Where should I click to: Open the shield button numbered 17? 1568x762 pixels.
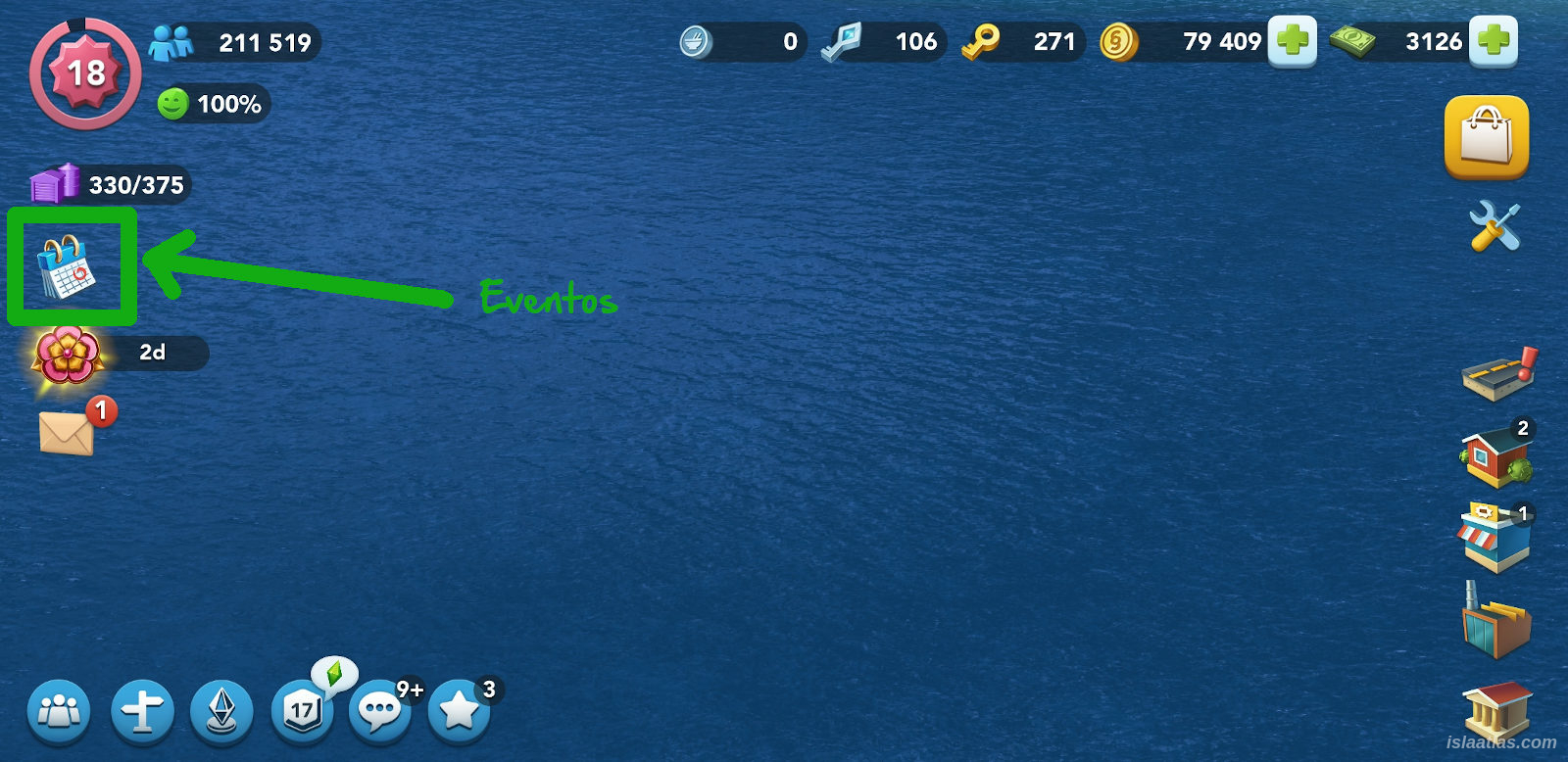[x=302, y=711]
